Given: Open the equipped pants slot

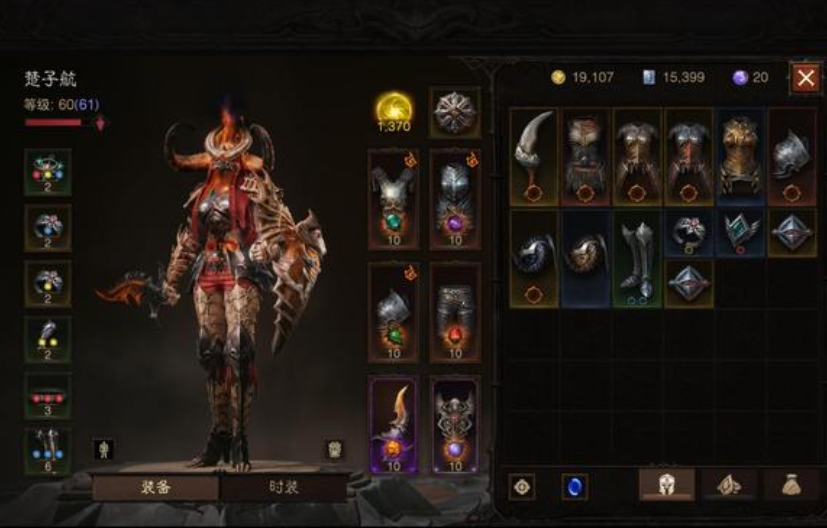Looking at the screenshot, I should click(x=455, y=312).
